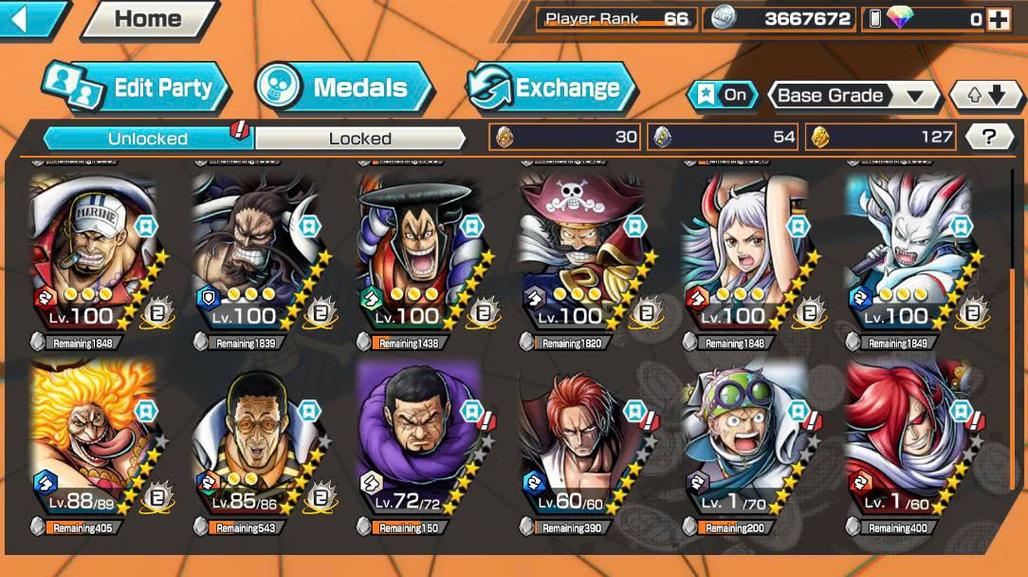Open the Base Grade sort dropdown
This screenshot has height=577, width=1028.
coord(852,96)
